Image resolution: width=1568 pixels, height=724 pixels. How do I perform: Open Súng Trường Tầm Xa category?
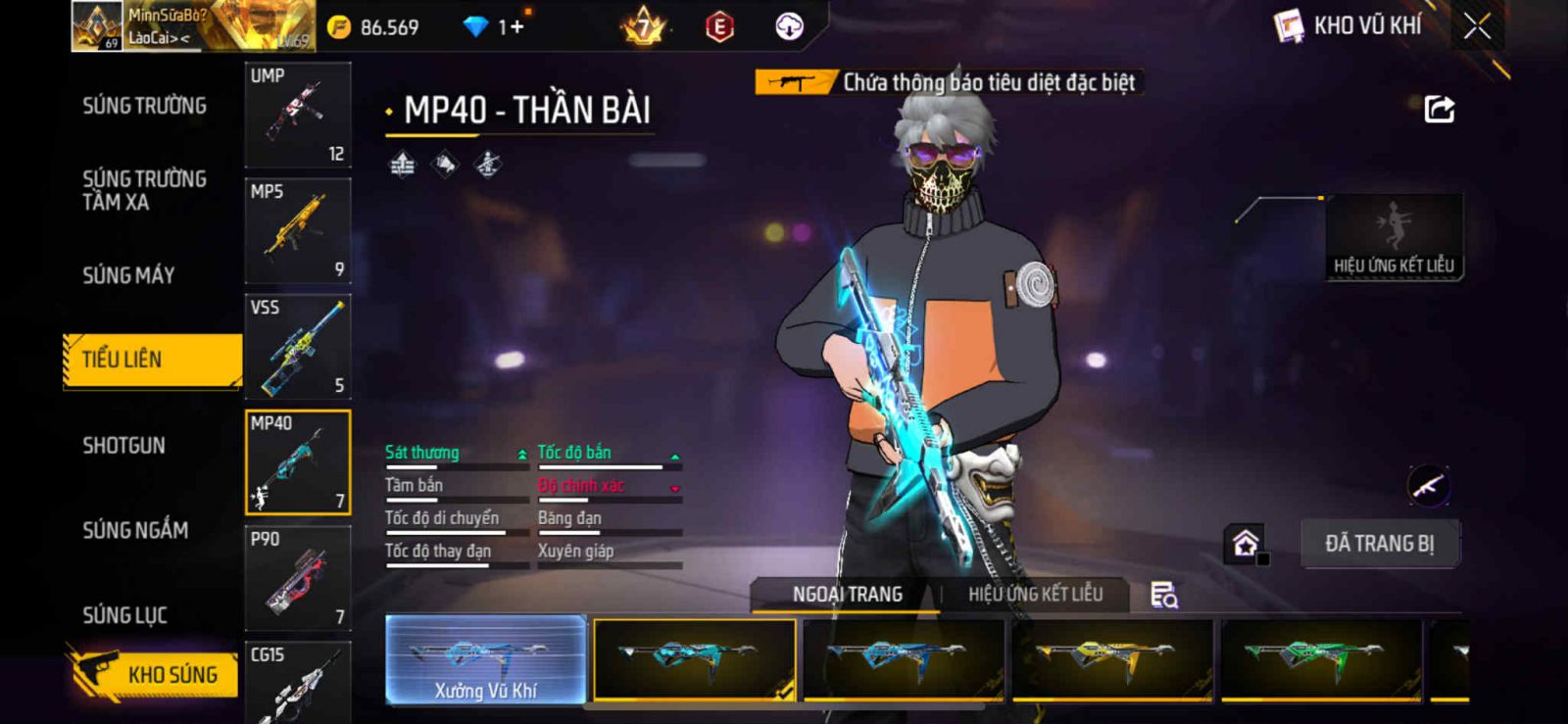(144, 190)
